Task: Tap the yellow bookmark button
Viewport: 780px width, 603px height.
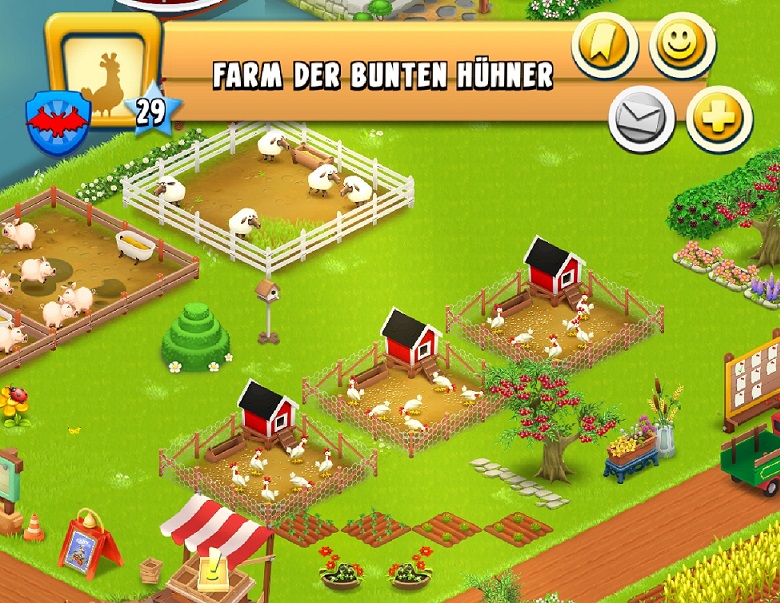Action: pos(604,45)
